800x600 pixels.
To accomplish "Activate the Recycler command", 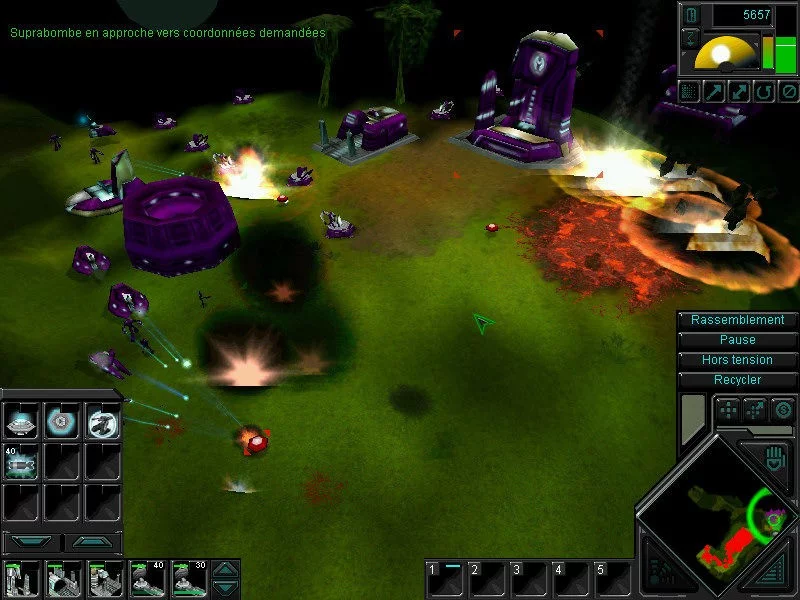I will (738, 380).
